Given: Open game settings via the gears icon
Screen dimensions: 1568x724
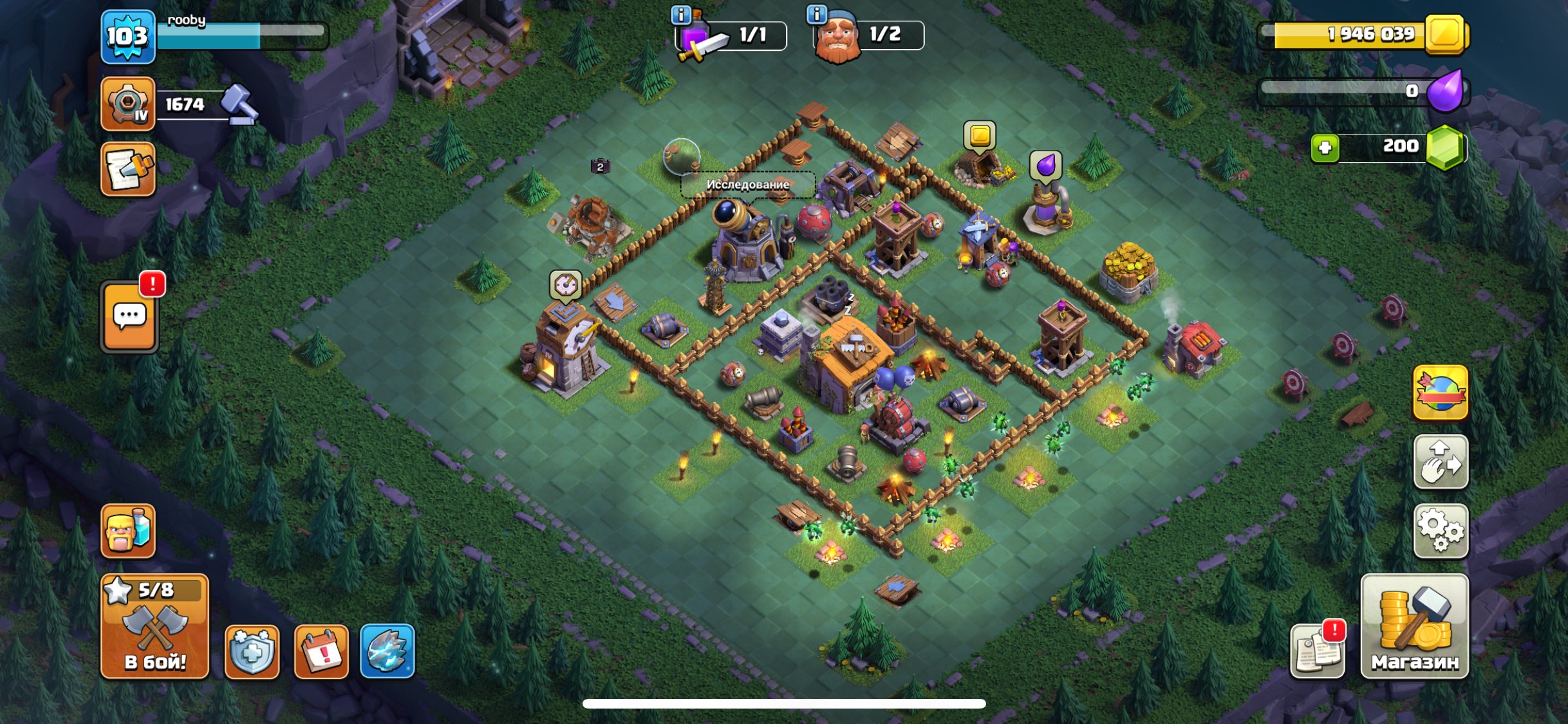Looking at the screenshot, I should 1441,532.
